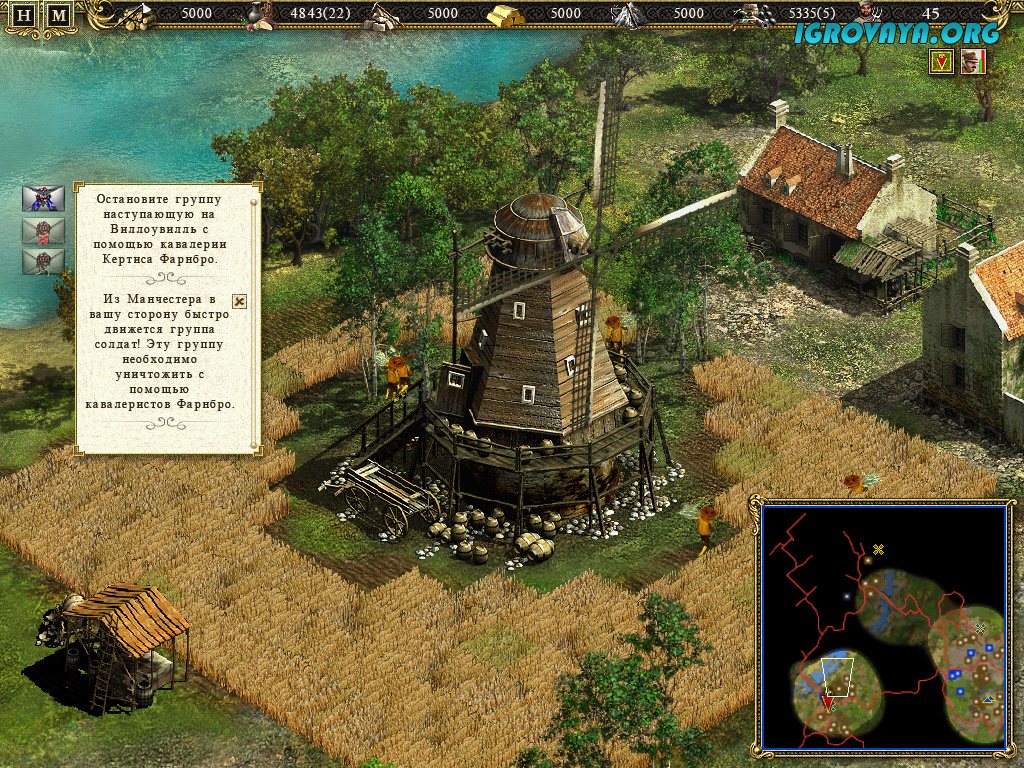
Task: Open the envelope with the white ribbon seal
Action: tap(43, 262)
